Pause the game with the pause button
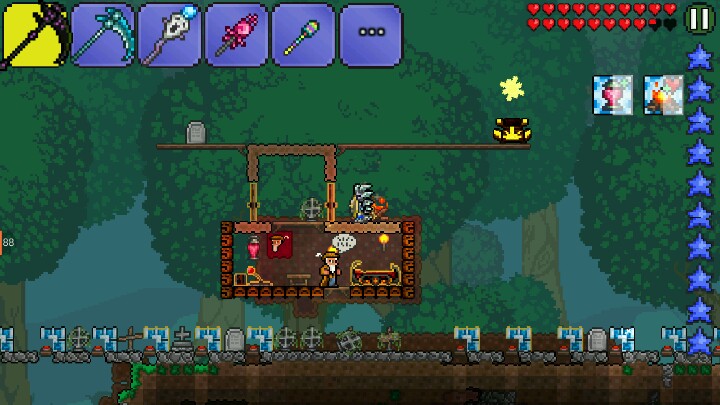Screen dimensions: 720x405 tap(699, 18)
